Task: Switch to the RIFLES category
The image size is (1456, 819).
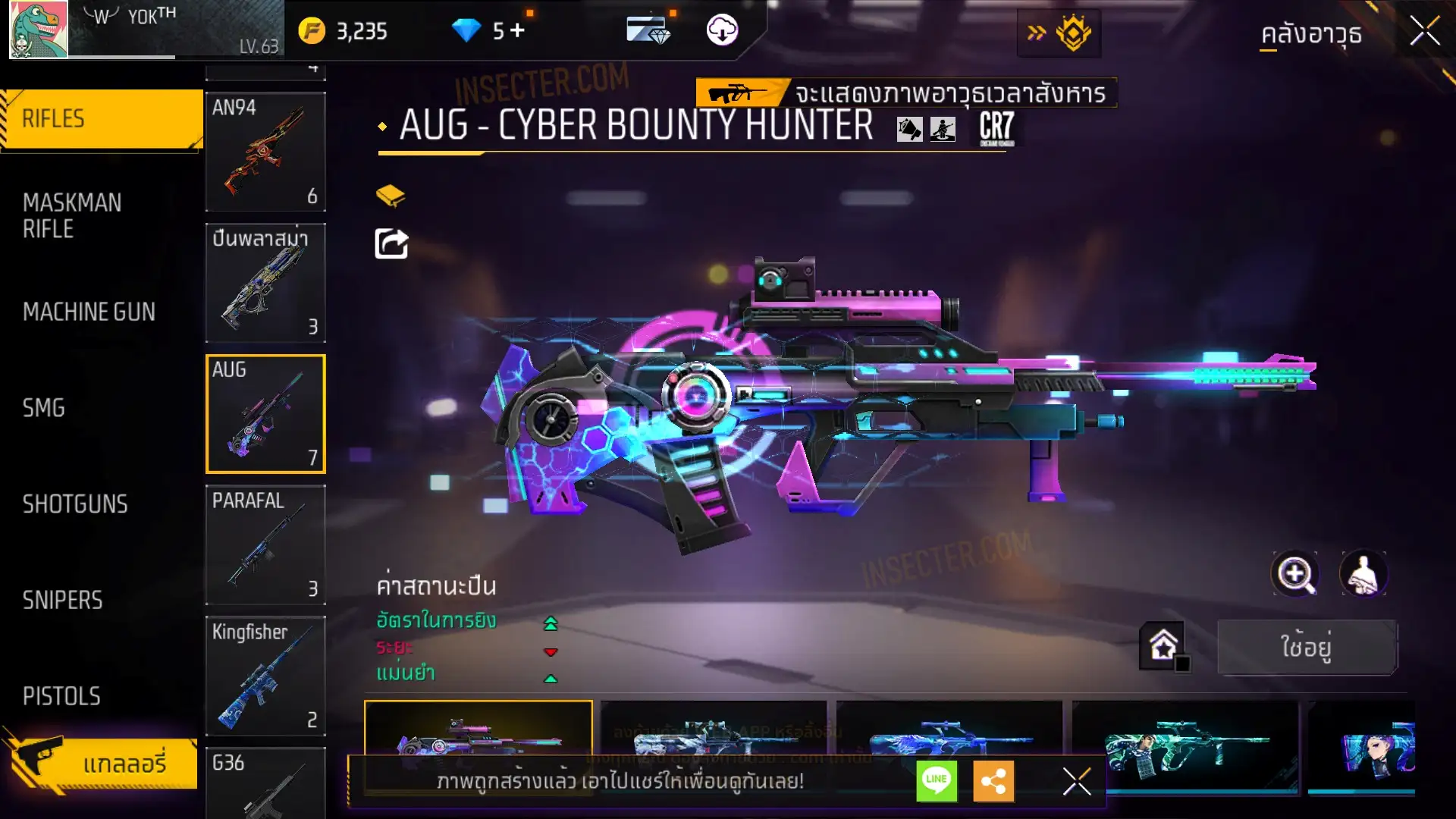Action: click(102, 119)
